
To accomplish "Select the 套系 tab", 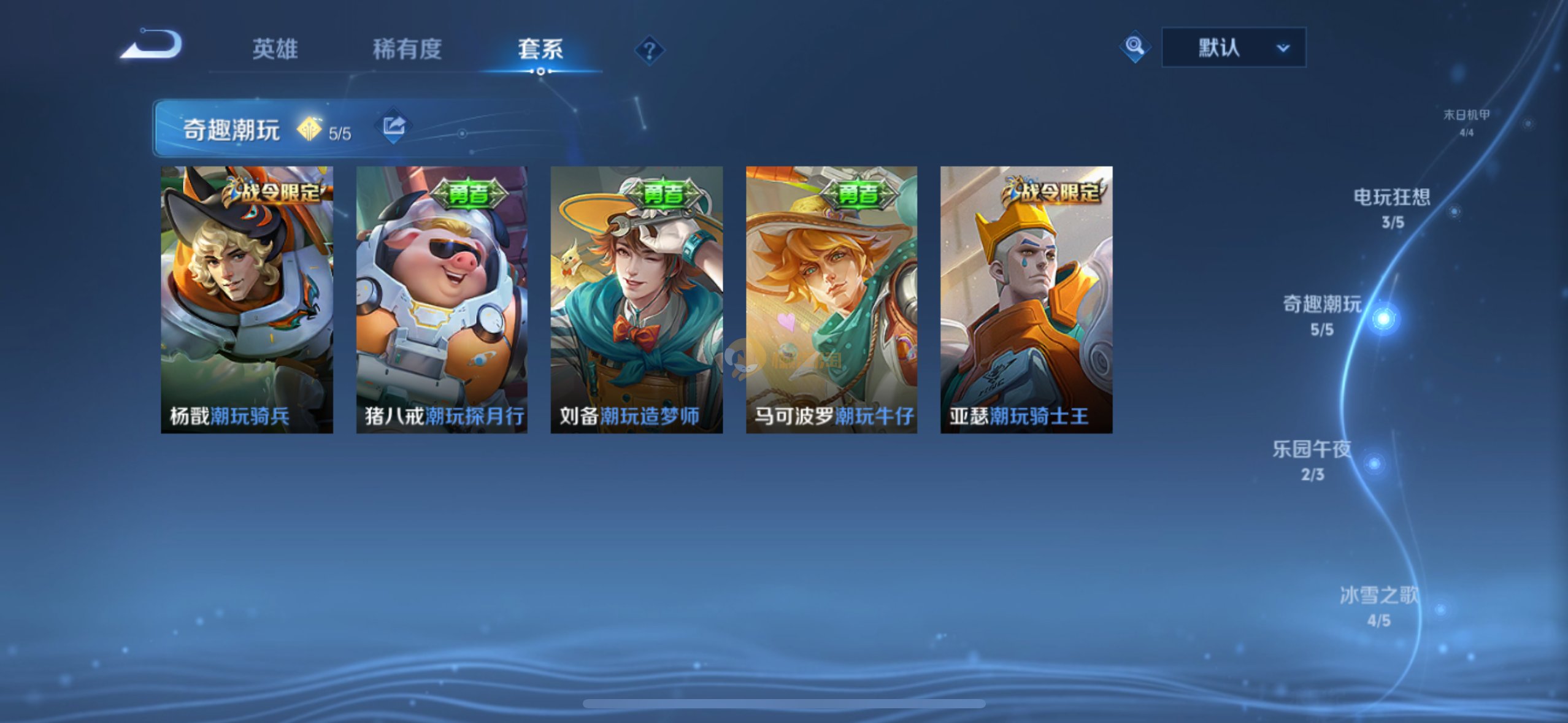I will [x=540, y=49].
